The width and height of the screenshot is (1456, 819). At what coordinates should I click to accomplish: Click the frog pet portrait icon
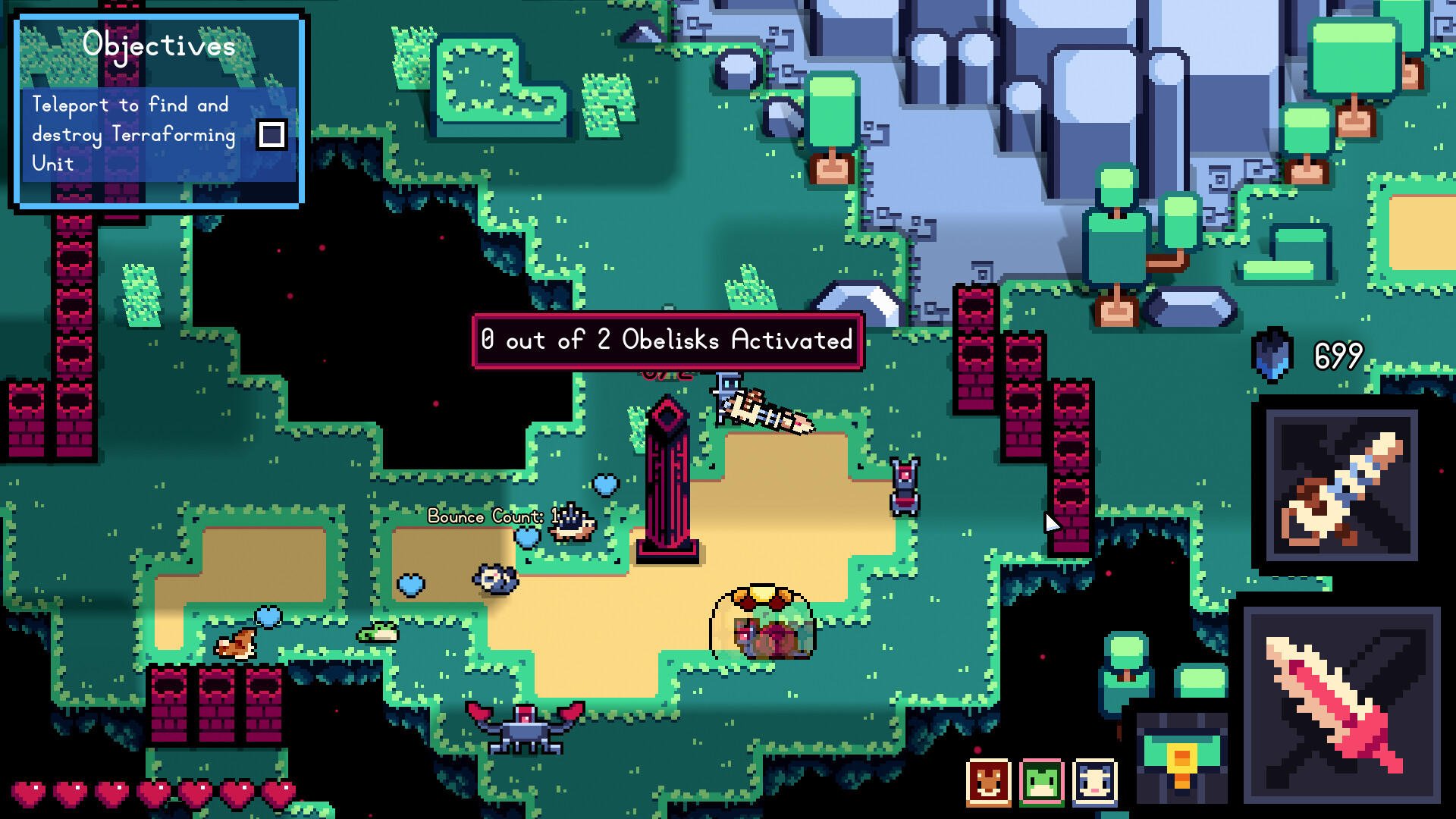coord(1040,782)
